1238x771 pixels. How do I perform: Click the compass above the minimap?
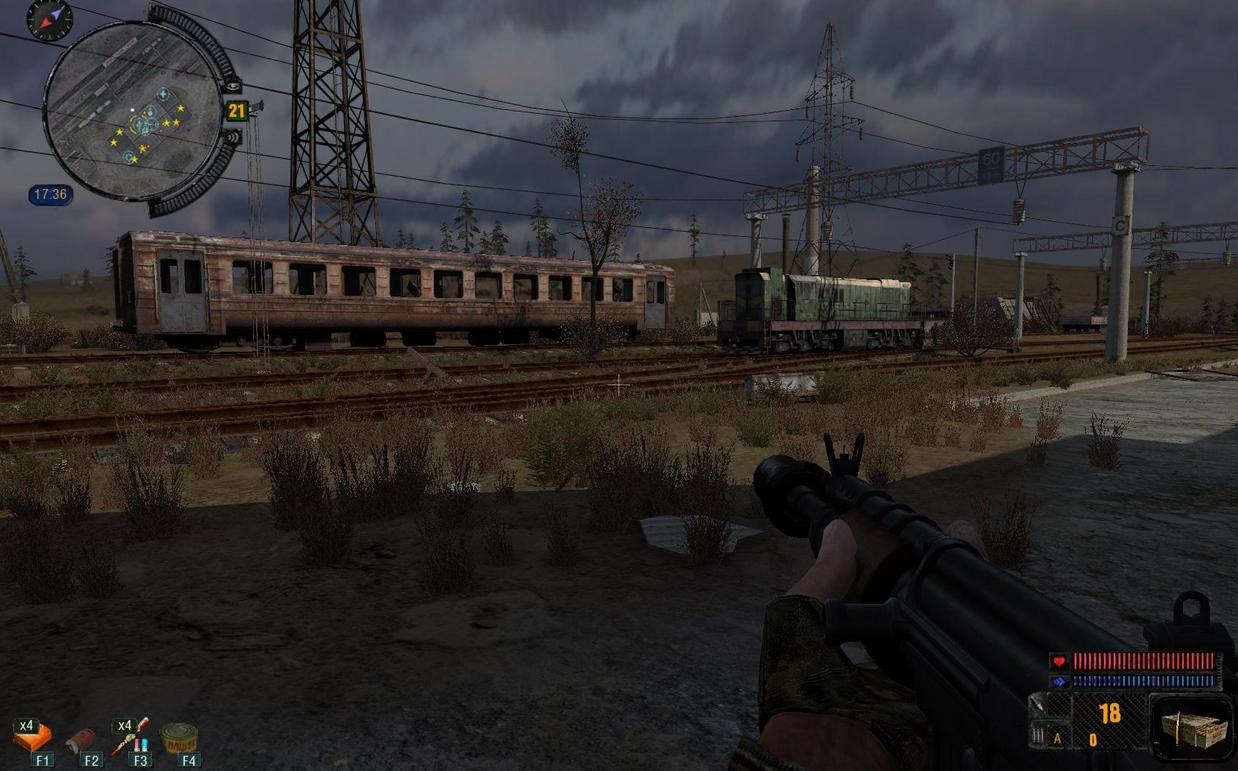tap(49, 18)
